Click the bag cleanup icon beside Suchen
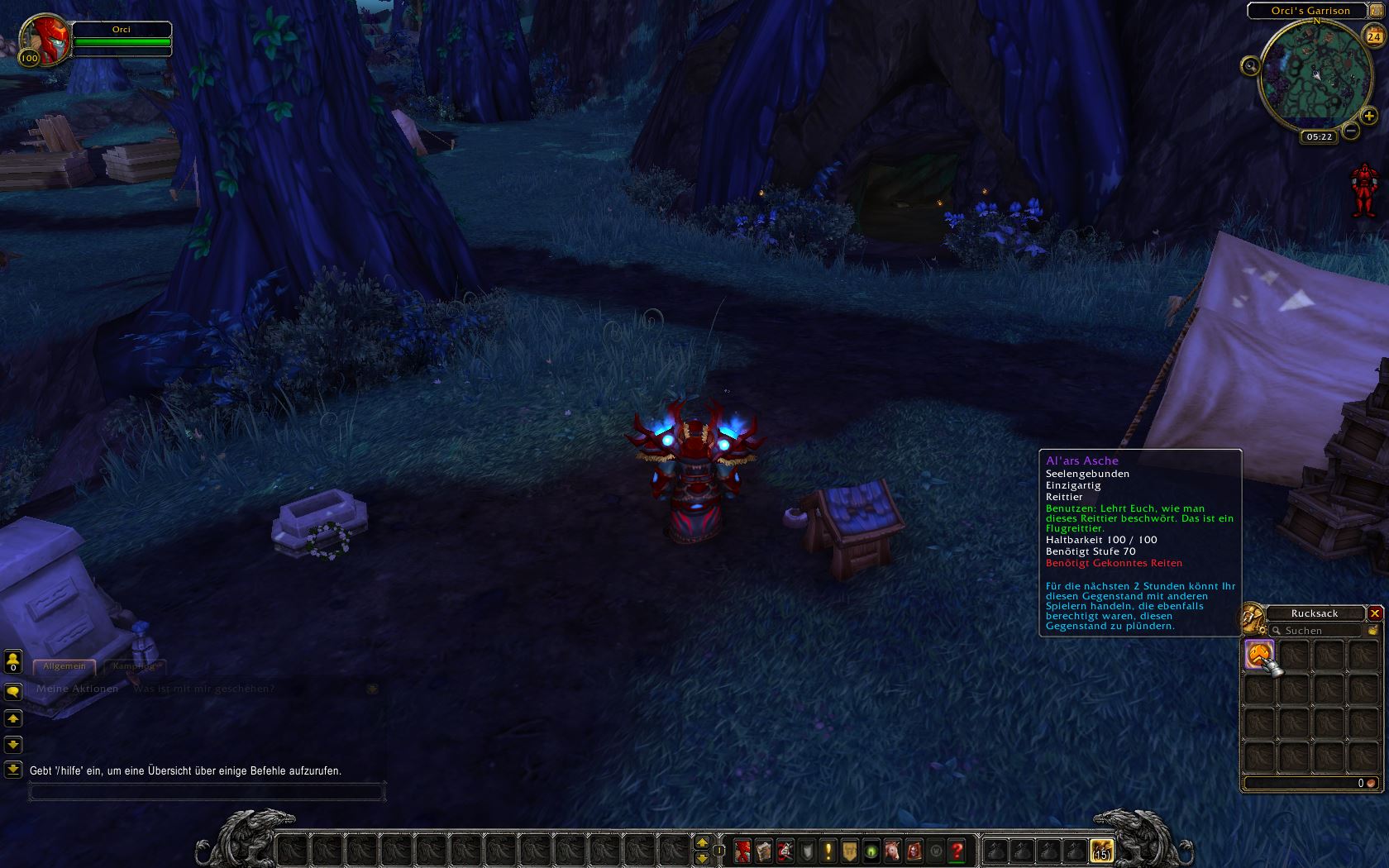Screen dimensions: 1389x868 coord(1372,630)
